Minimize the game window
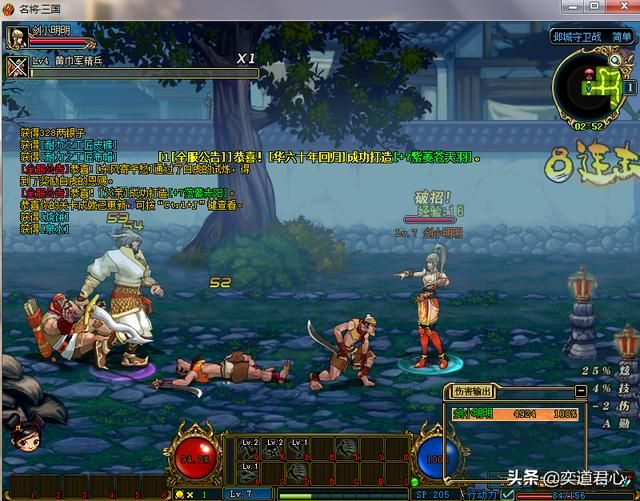 click(x=571, y=8)
